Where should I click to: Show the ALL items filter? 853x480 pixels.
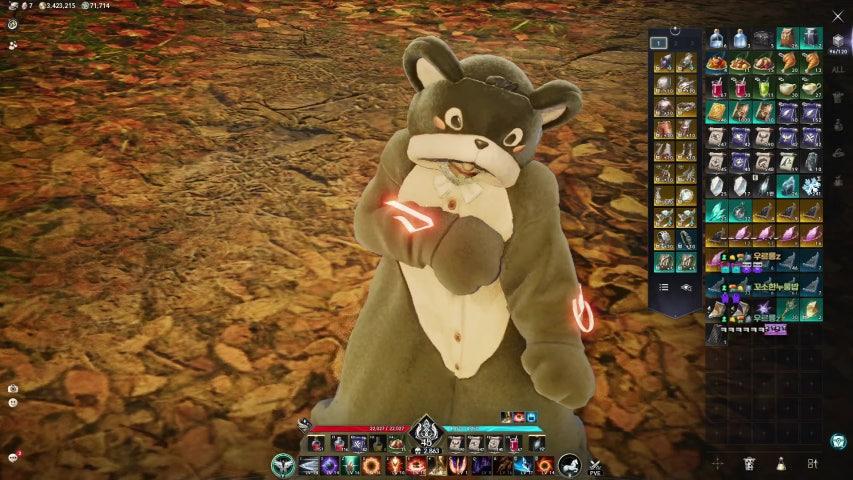click(x=837, y=70)
